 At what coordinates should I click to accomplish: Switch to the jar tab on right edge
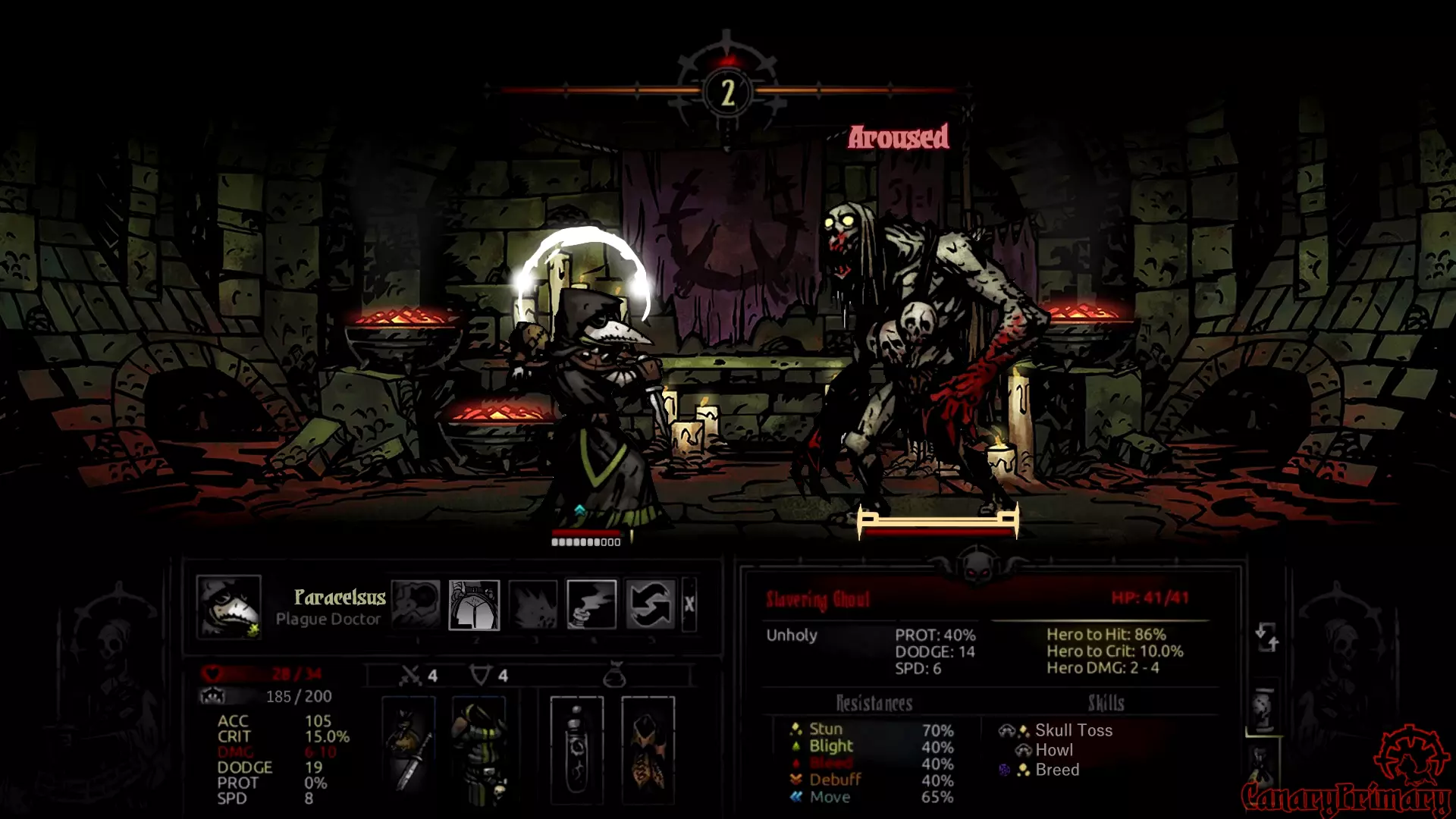[1263, 710]
